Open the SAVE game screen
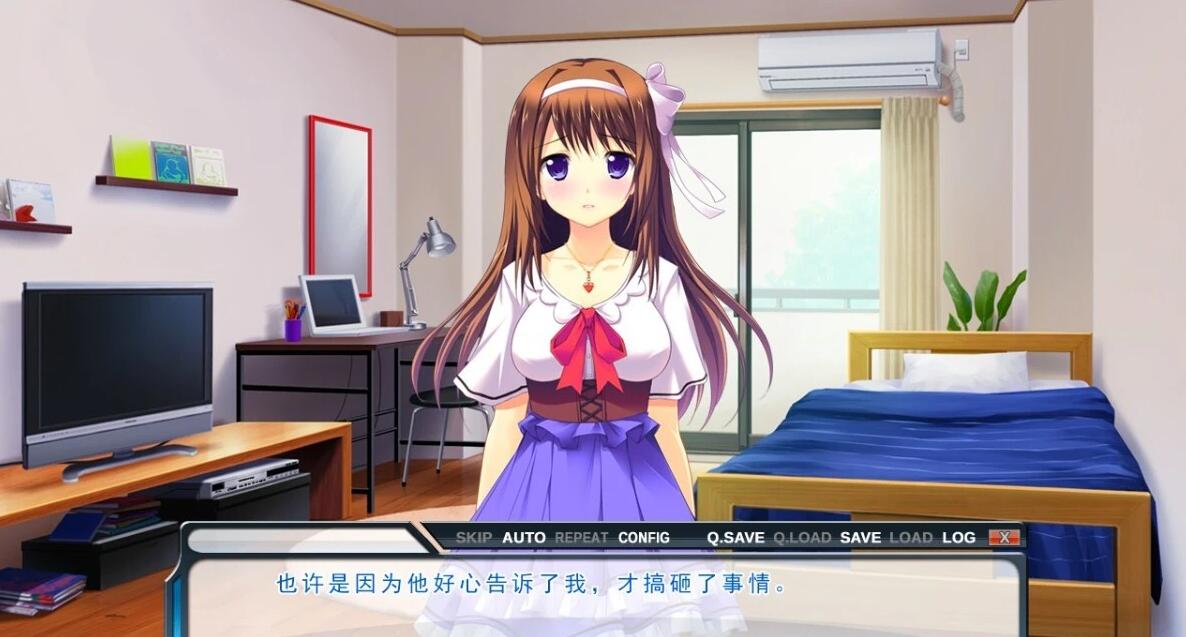Image resolution: width=1186 pixels, height=637 pixels. pyautogui.click(x=860, y=538)
